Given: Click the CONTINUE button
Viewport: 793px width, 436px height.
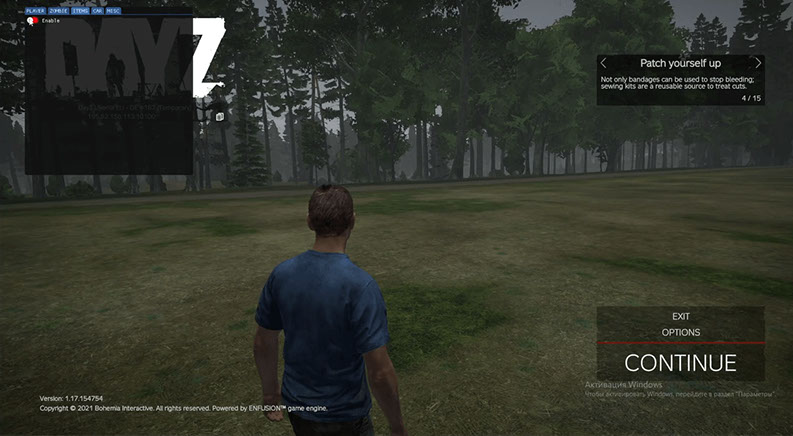Looking at the screenshot, I should coord(680,363).
